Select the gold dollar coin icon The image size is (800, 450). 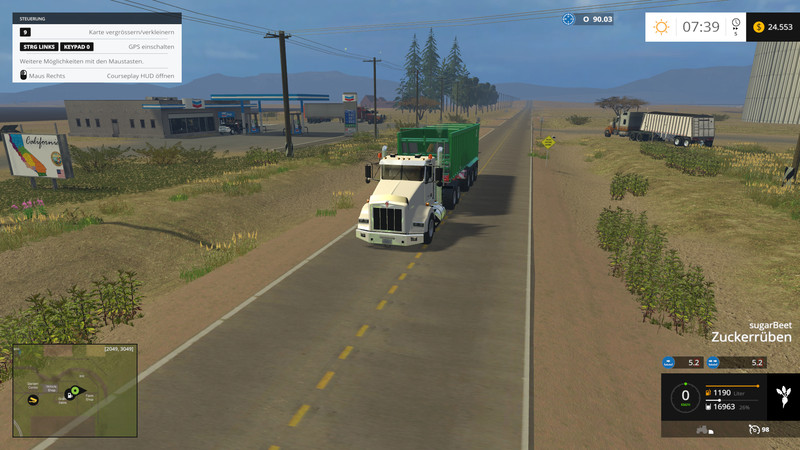tap(758, 27)
